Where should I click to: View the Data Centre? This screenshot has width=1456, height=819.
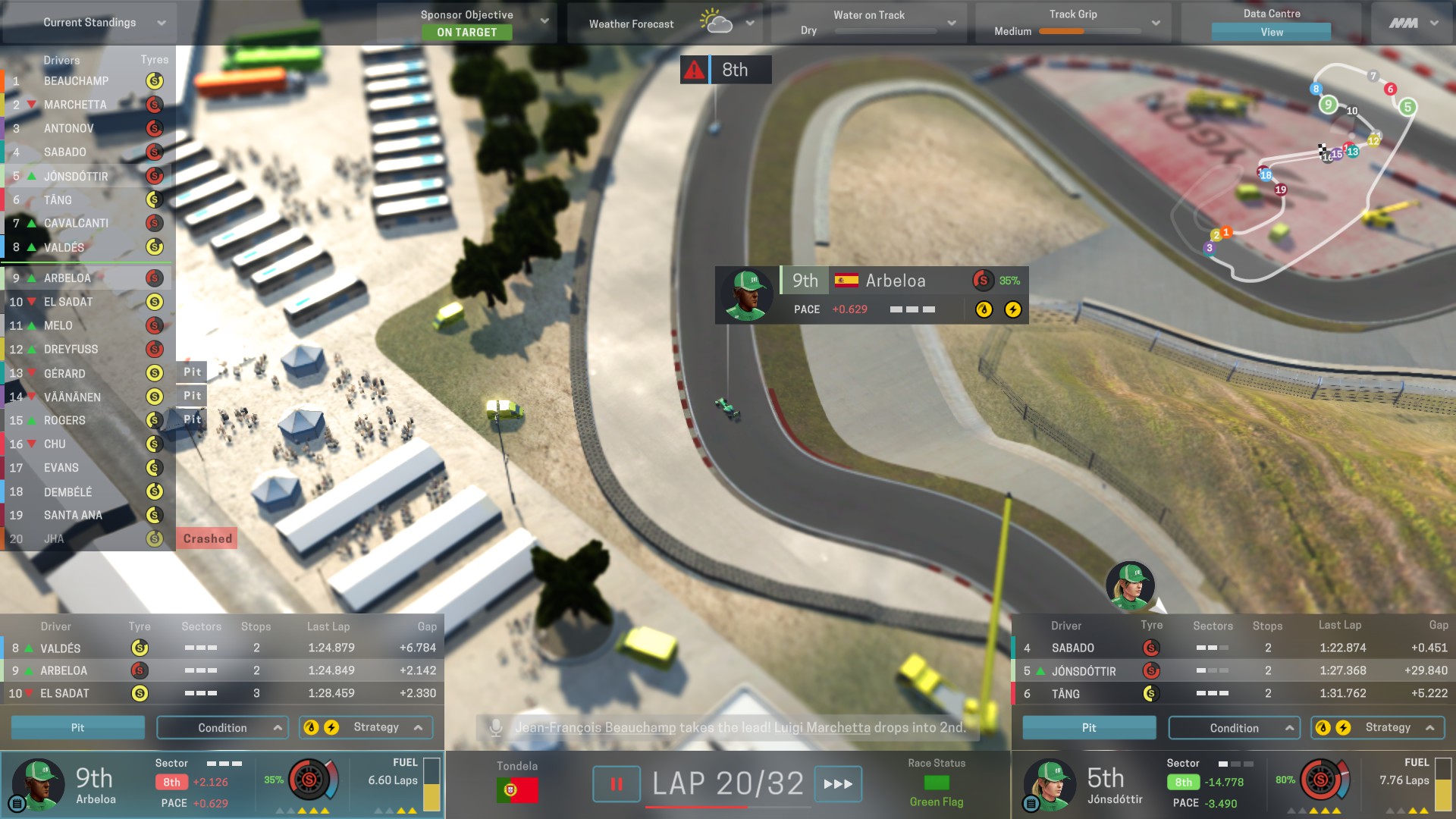[x=1271, y=32]
